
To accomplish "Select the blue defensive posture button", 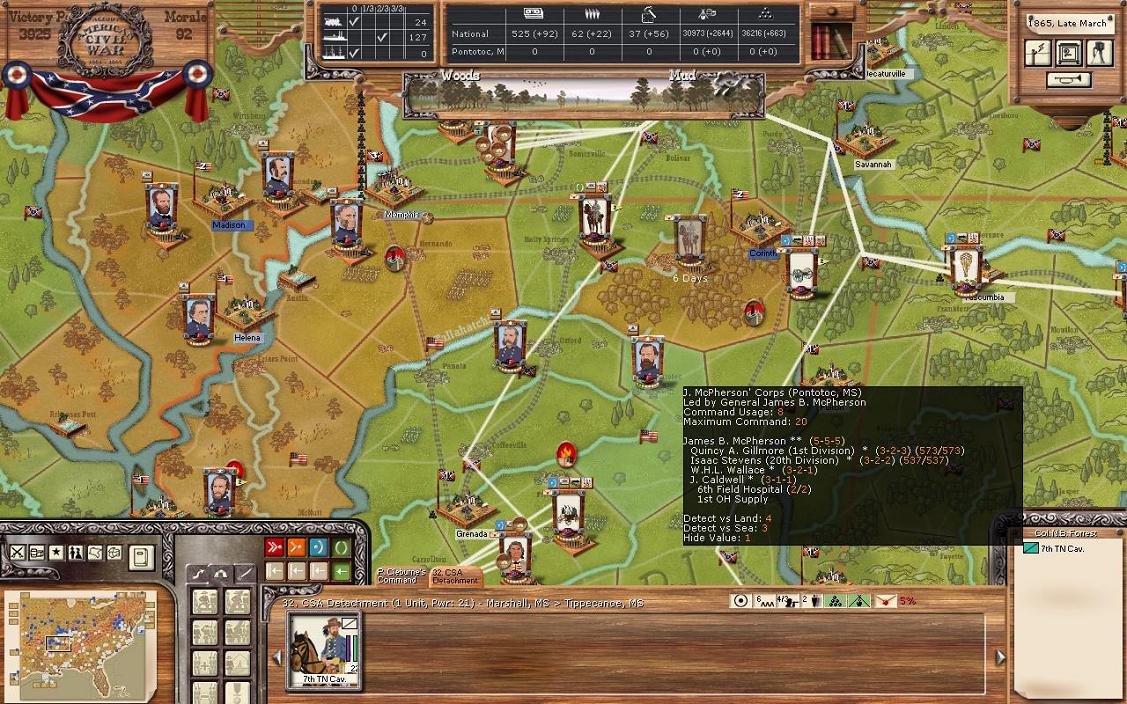I will (319, 547).
